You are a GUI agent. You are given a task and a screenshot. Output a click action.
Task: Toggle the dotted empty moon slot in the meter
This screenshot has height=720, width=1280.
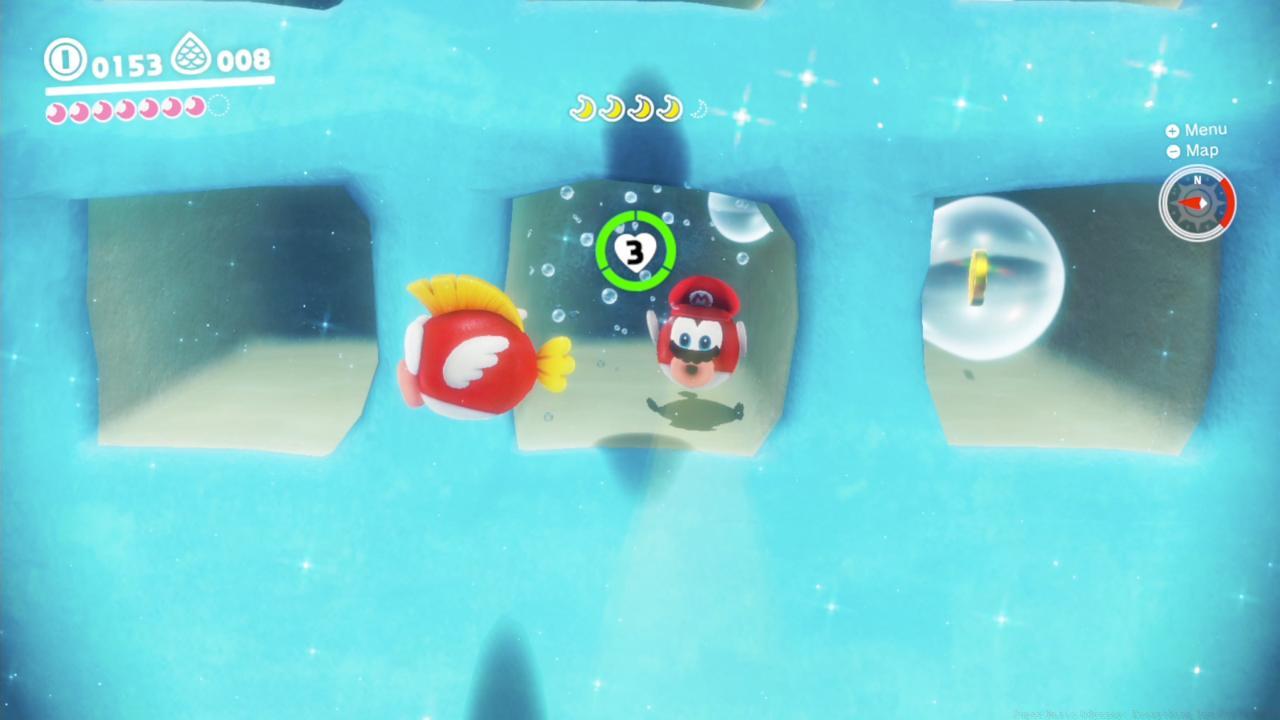218,108
